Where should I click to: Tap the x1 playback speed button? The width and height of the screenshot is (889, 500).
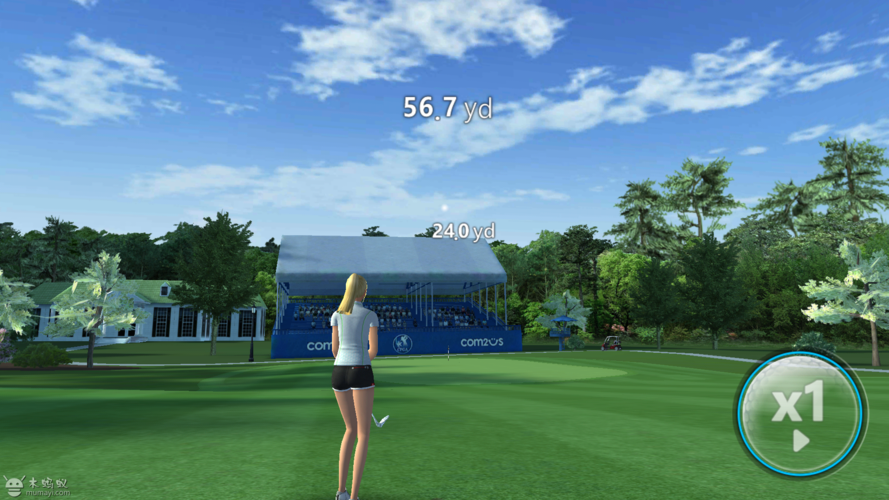[800, 412]
